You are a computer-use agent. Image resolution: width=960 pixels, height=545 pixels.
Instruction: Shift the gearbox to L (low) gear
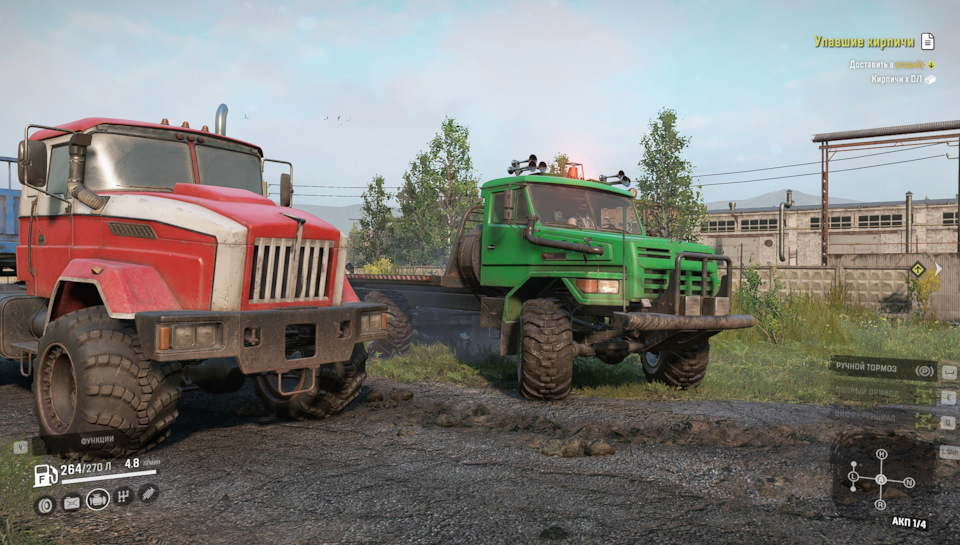point(853,478)
